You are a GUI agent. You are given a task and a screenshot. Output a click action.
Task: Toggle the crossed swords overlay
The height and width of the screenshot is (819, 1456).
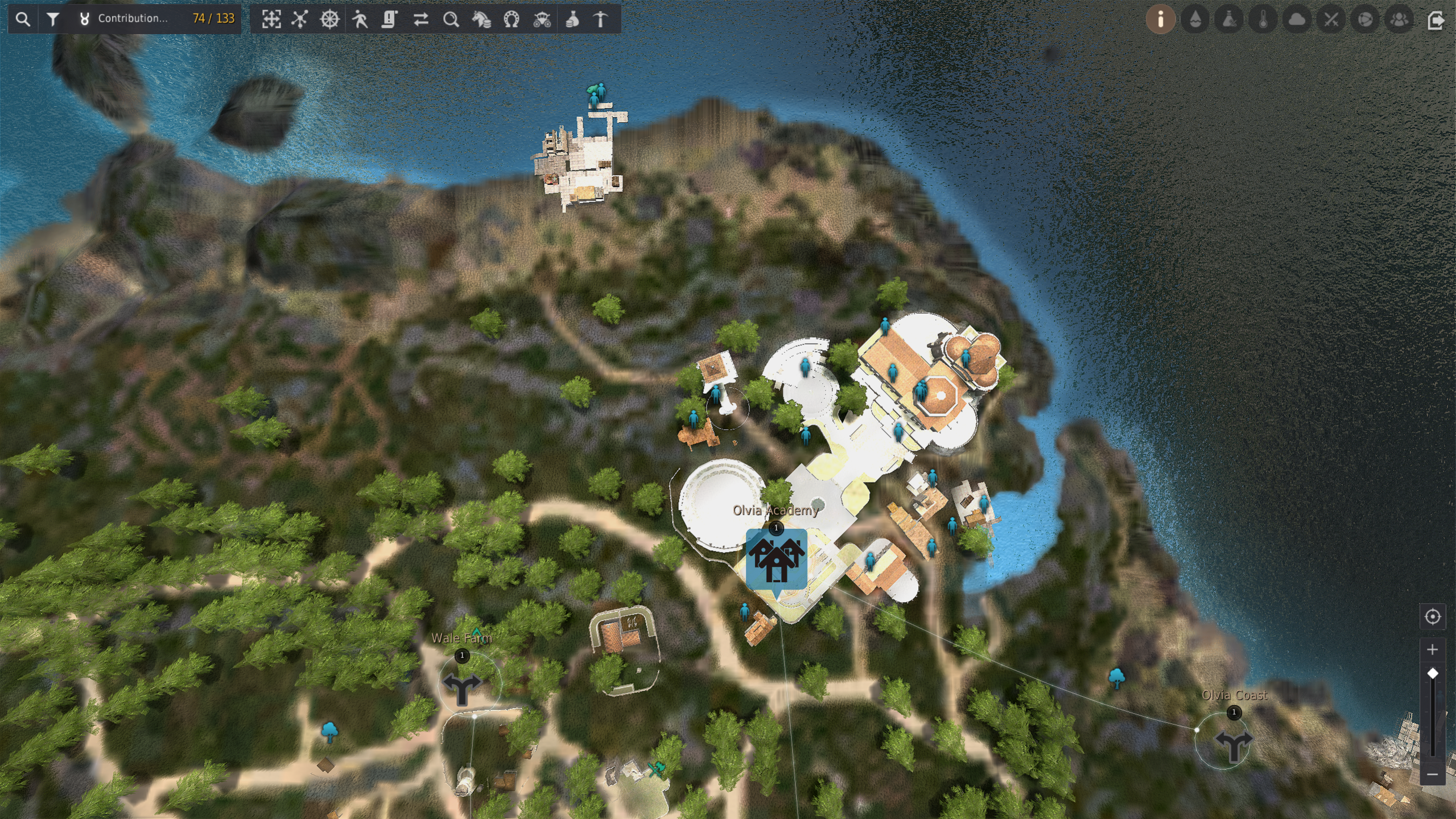(x=1331, y=19)
